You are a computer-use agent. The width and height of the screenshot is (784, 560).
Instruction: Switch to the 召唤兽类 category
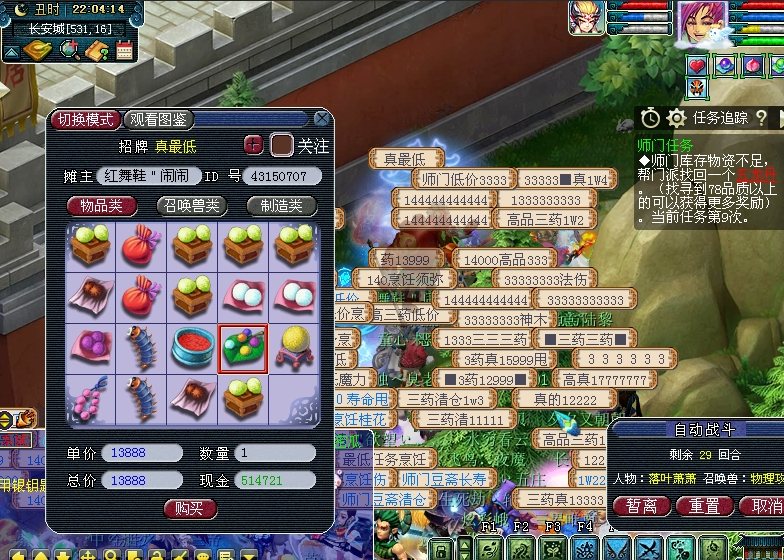(x=190, y=206)
